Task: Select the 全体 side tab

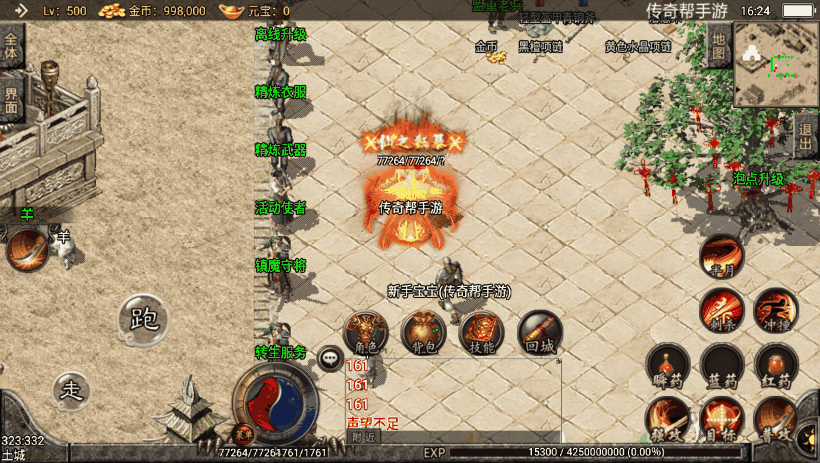Action: (x=11, y=47)
